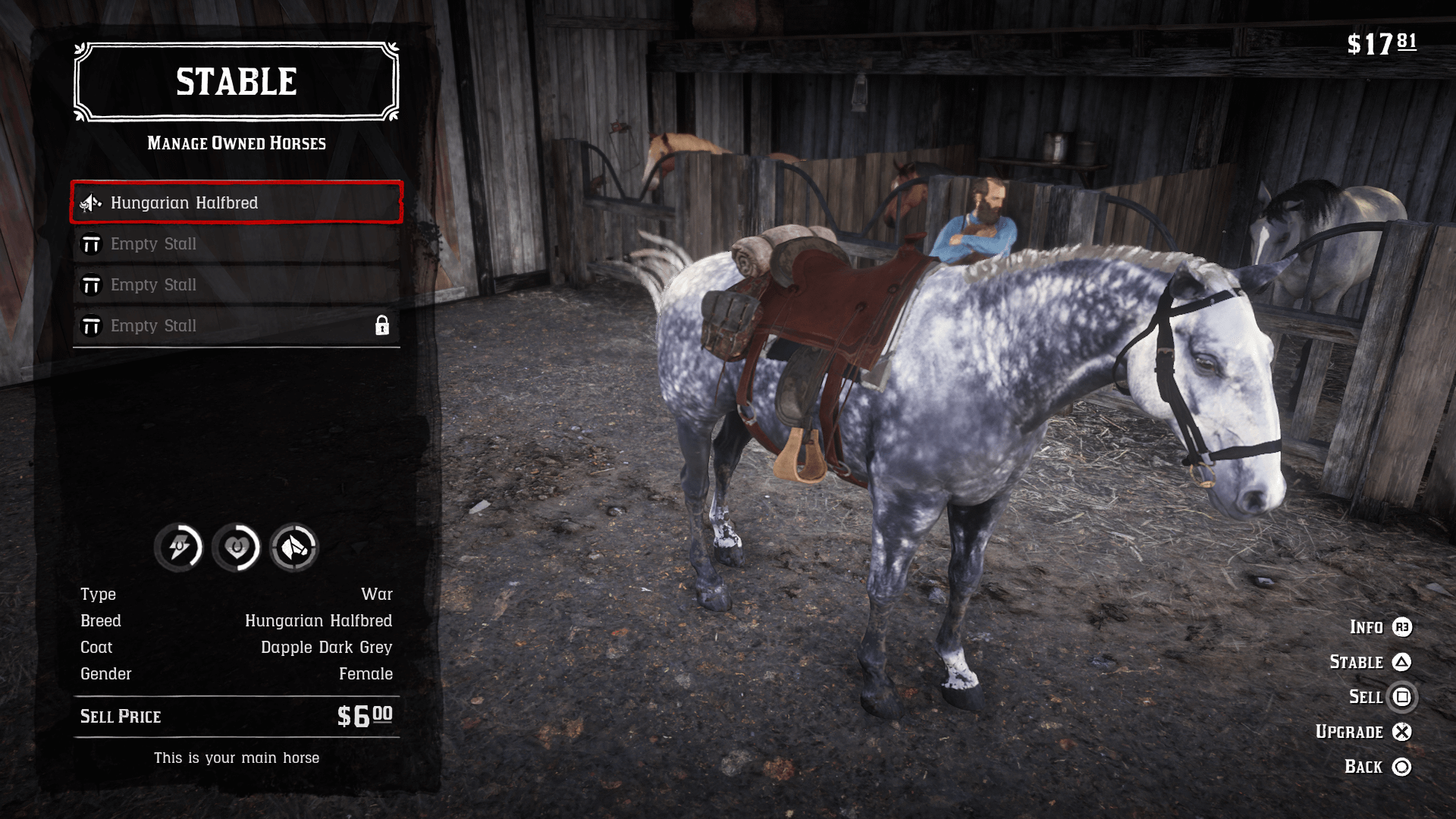Click the Manage Owned Horses heading
This screenshot has height=819, width=1456.
[x=235, y=143]
